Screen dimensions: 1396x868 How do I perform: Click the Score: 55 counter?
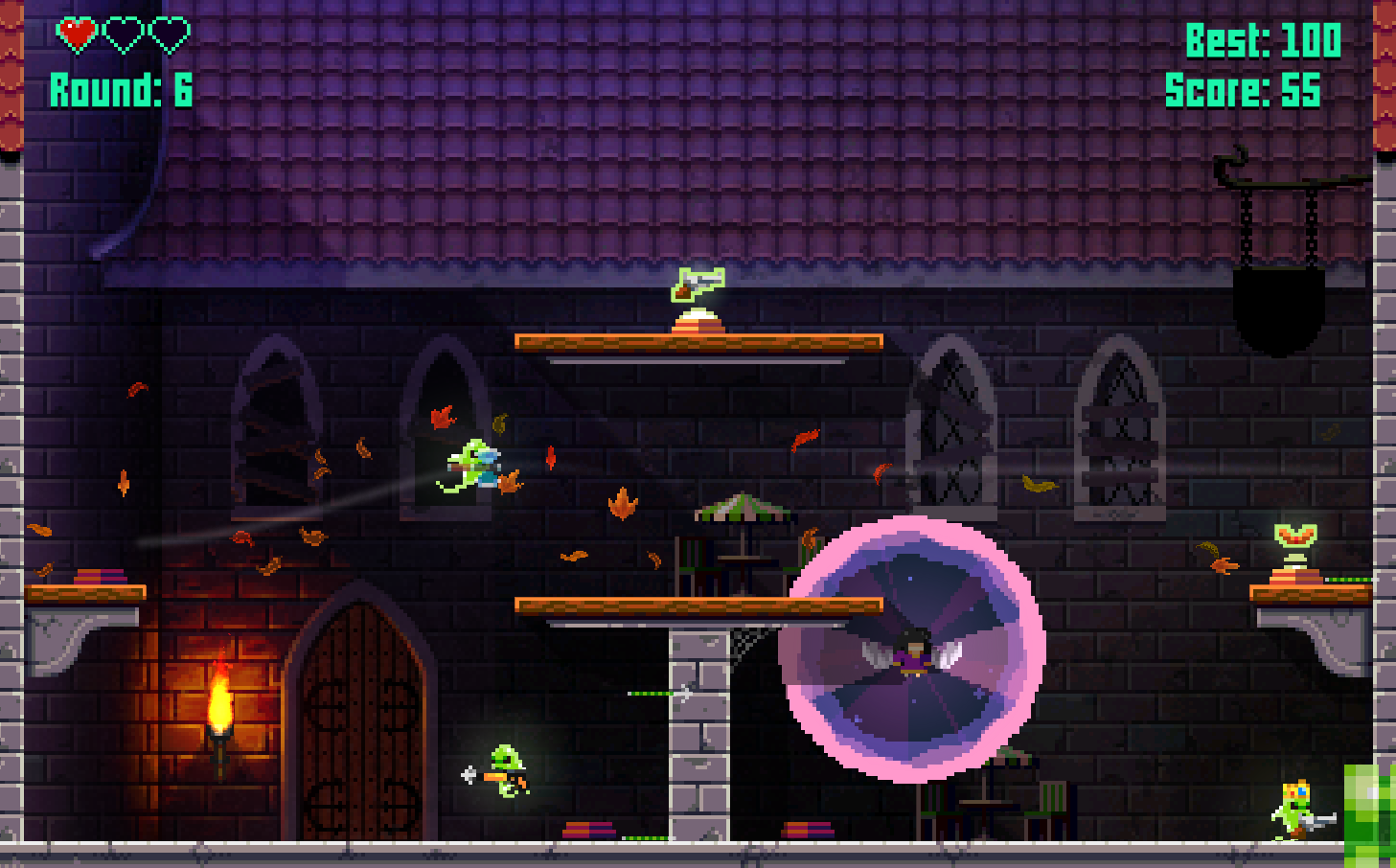coord(1243,93)
